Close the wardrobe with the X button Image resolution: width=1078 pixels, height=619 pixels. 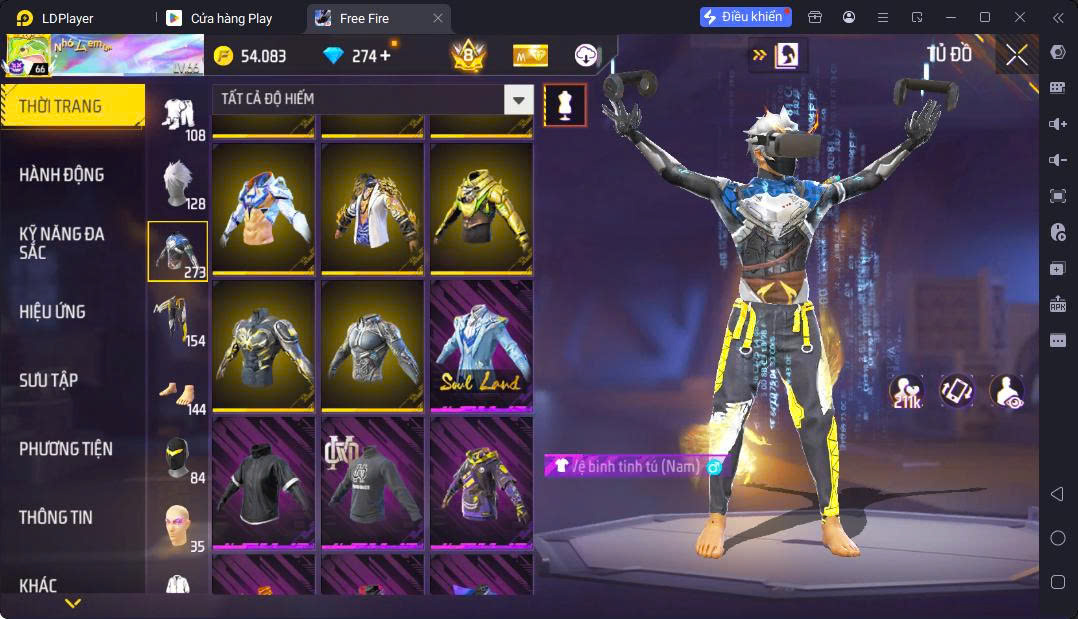pos(1016,55)
